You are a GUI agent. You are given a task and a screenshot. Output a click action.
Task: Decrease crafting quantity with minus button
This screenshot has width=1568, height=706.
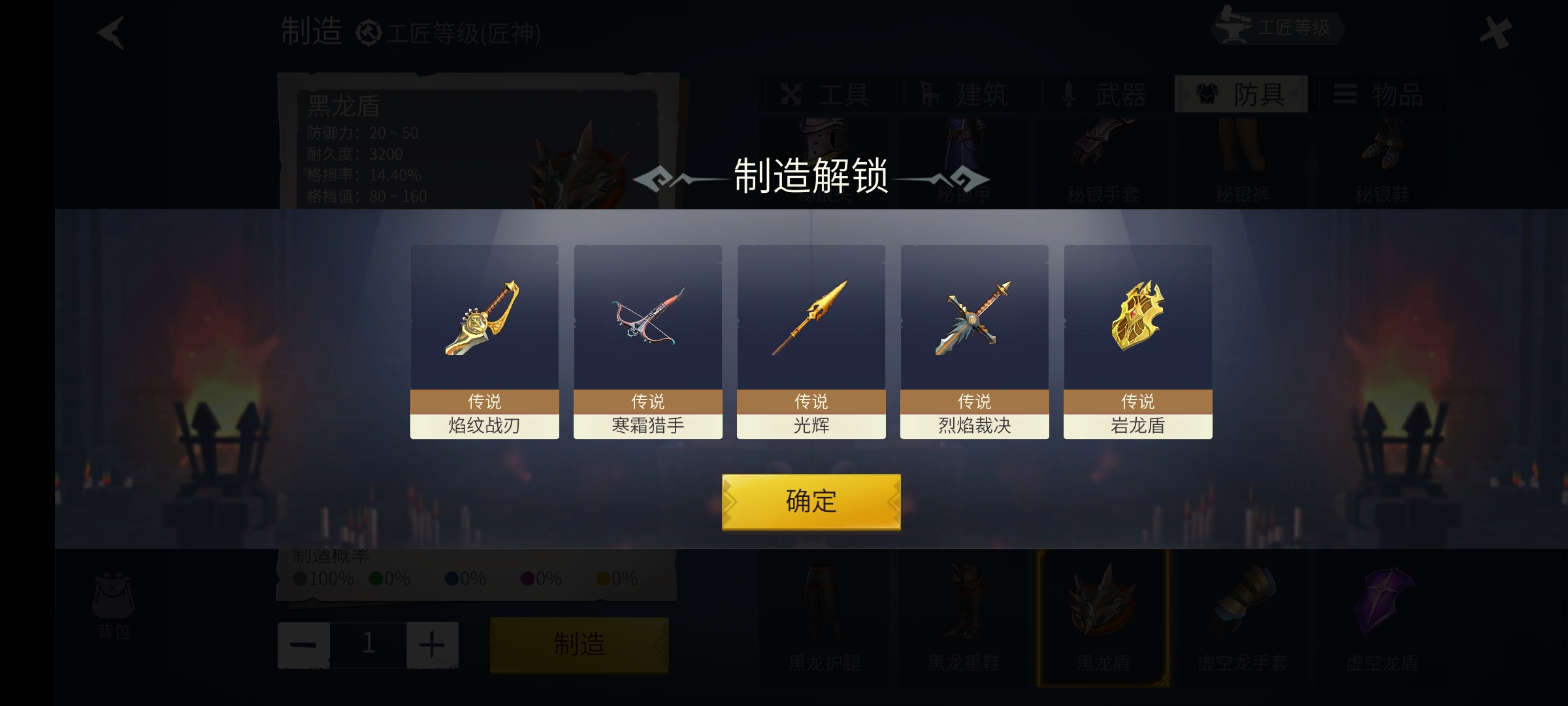tap(303, 645)
